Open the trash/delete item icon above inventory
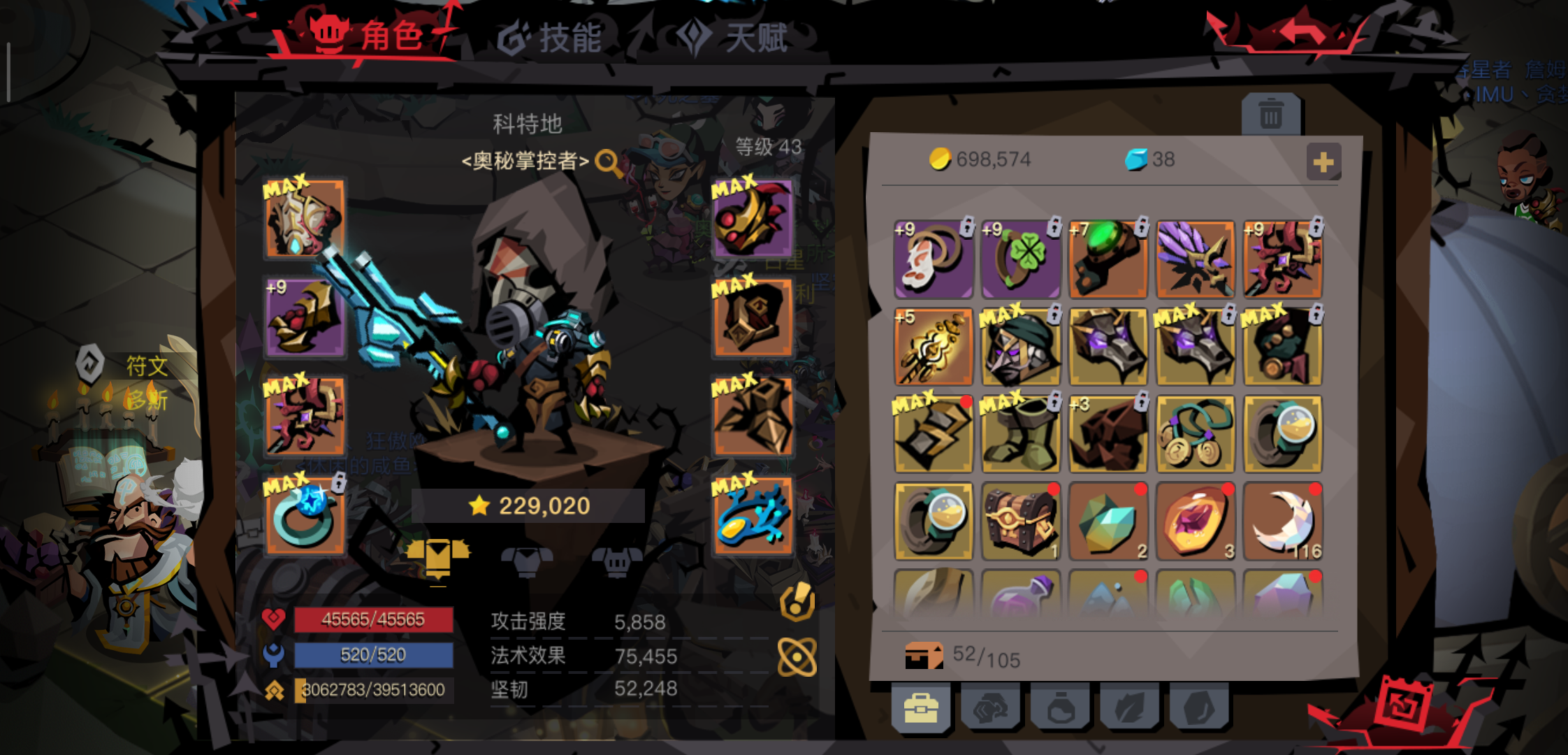Screen dimensions: 1568x755 (1270, 114)
